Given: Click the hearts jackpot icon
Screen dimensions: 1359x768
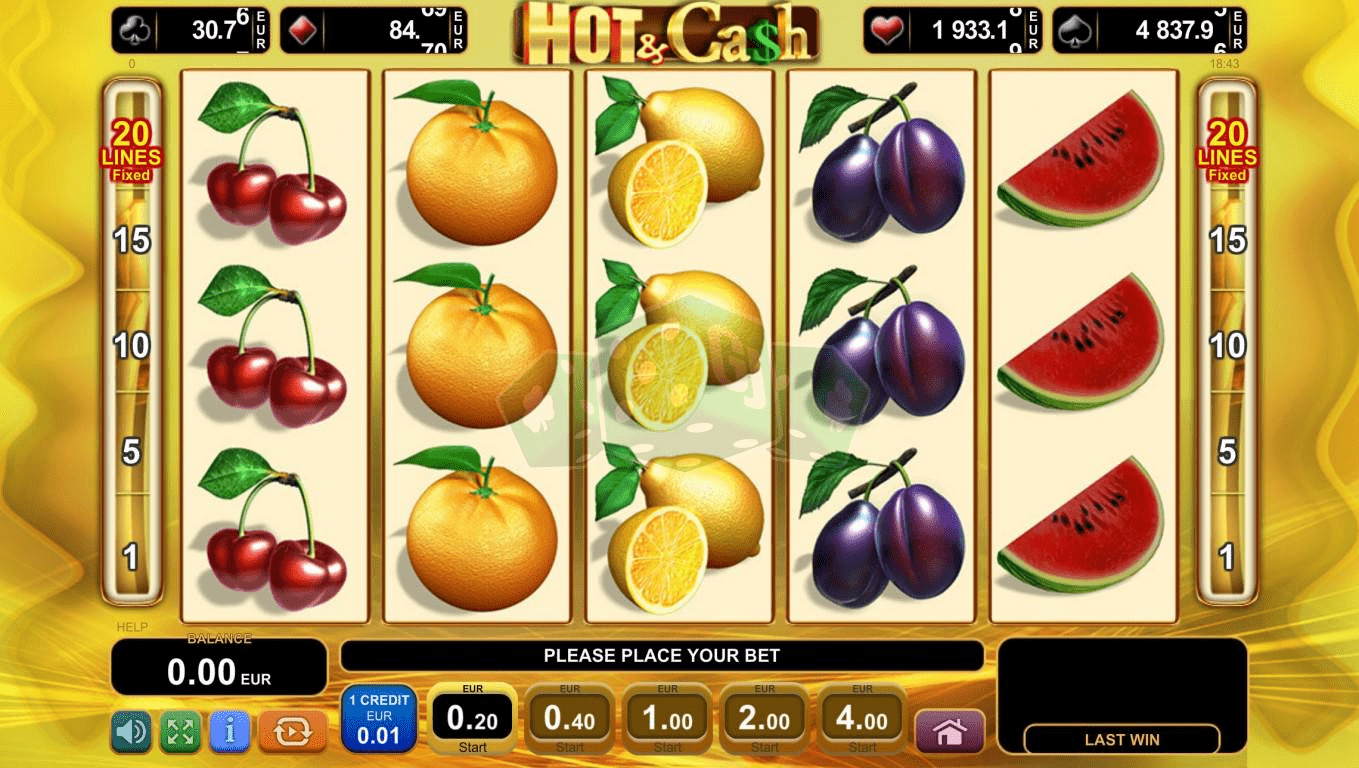Looking at the screenshot, I should pos(886,29).
